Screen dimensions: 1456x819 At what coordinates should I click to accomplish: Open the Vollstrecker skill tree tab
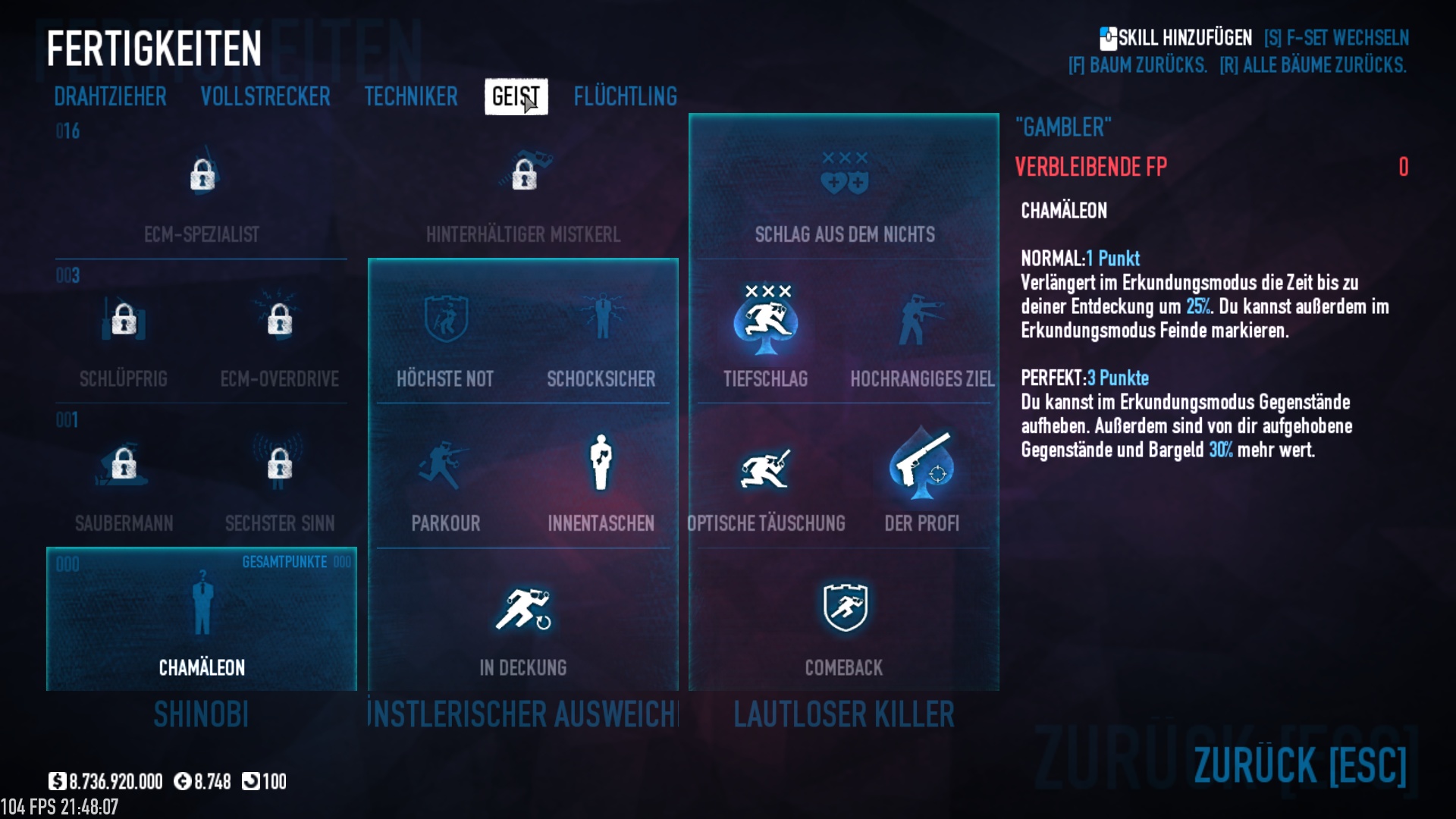[x=265, y=96]
